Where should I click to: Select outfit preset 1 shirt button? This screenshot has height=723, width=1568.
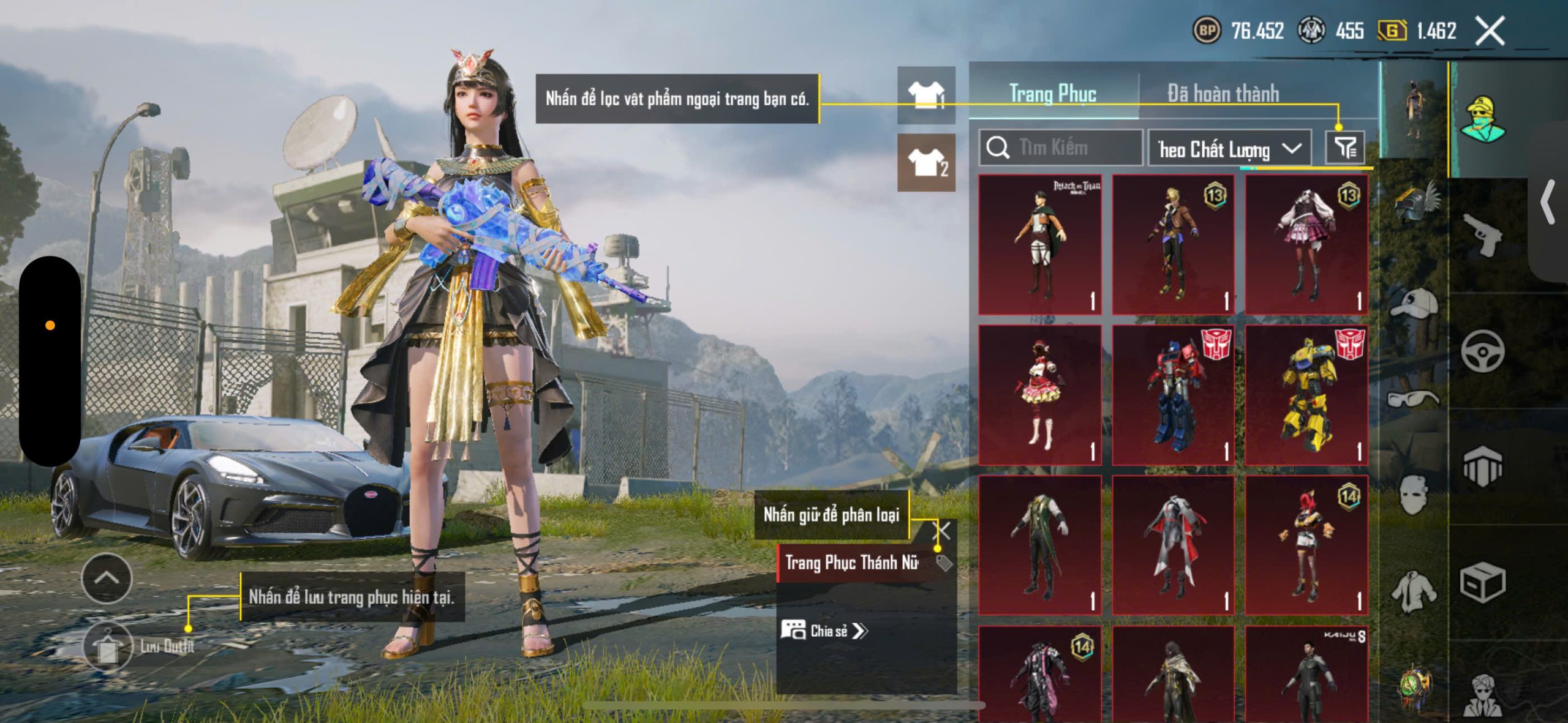[925, 95]
